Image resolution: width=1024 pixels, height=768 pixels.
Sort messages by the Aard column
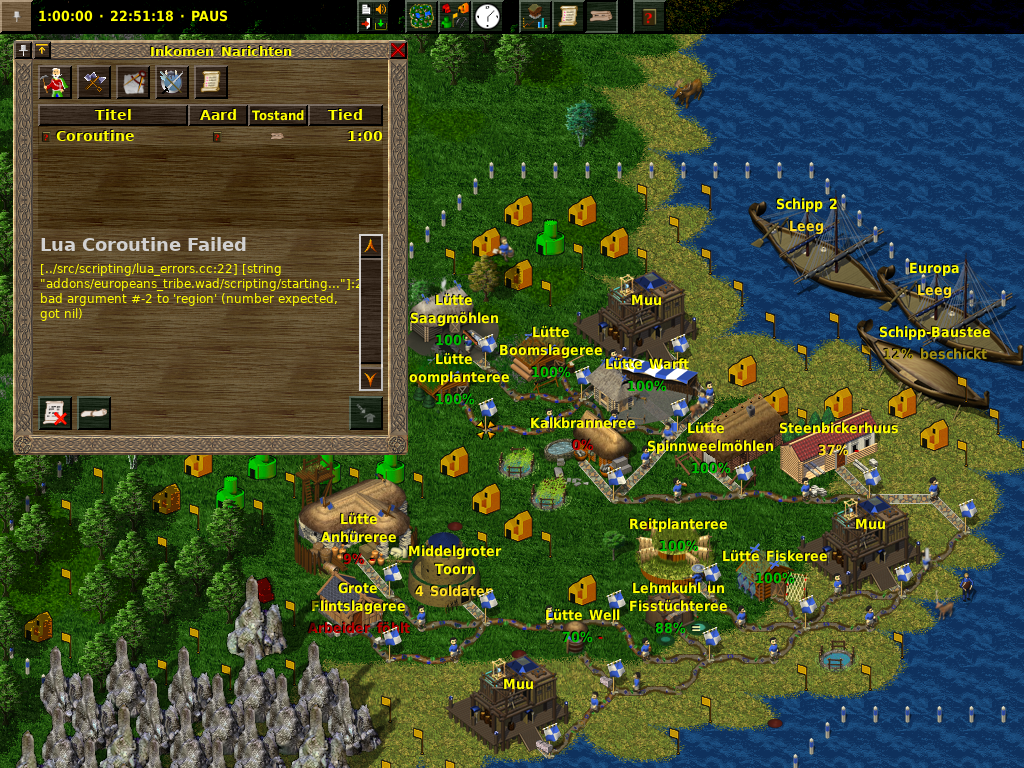tap(218, 115)
